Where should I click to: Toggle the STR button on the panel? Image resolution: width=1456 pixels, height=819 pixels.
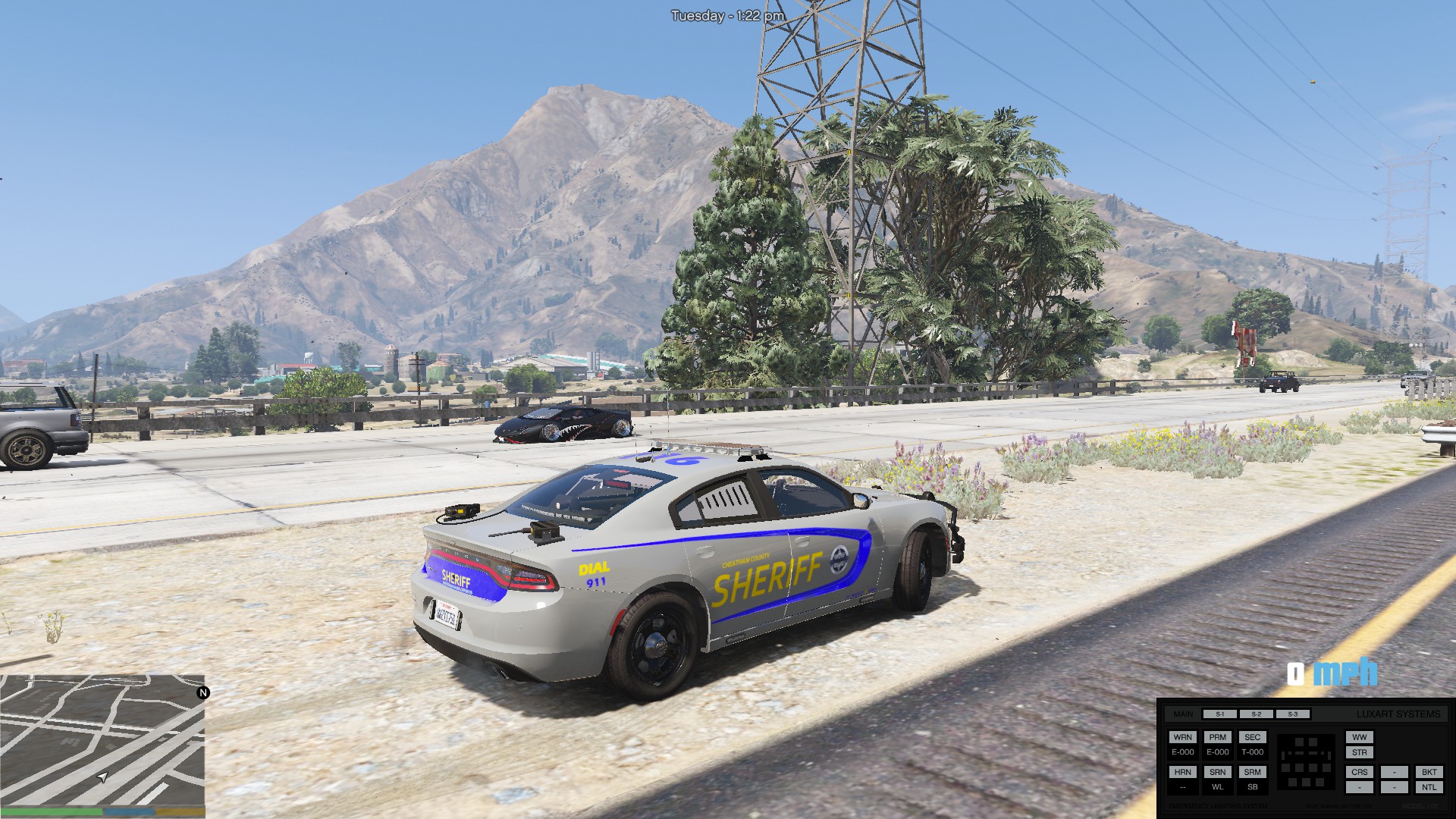[x=1359, y=753]
